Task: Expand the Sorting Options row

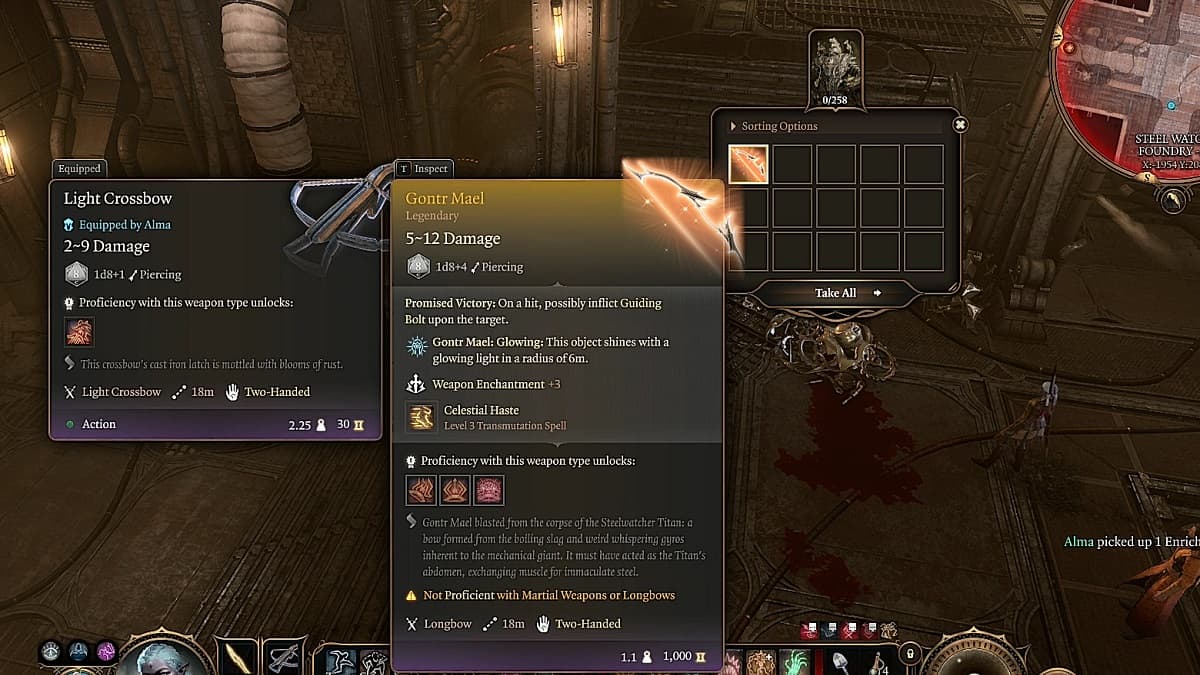Action: click(775, 126)
